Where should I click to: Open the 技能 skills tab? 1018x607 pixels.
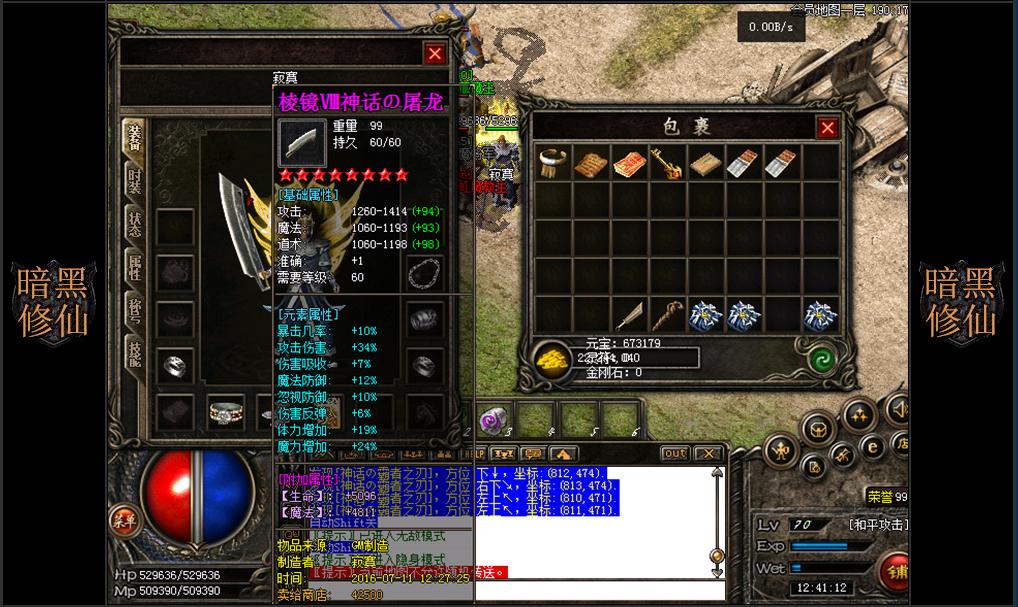click(x=135, y=352)
